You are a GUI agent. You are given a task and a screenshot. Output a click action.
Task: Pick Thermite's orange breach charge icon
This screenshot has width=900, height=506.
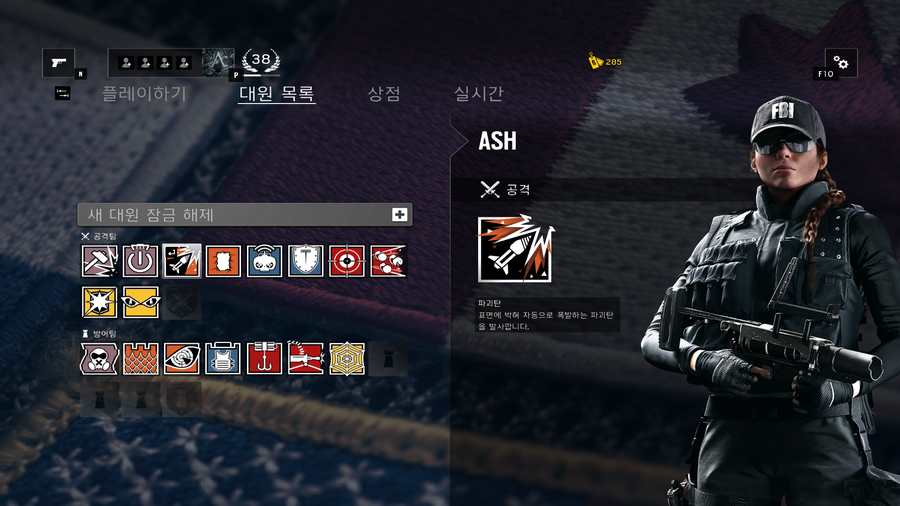click(223, 261)
